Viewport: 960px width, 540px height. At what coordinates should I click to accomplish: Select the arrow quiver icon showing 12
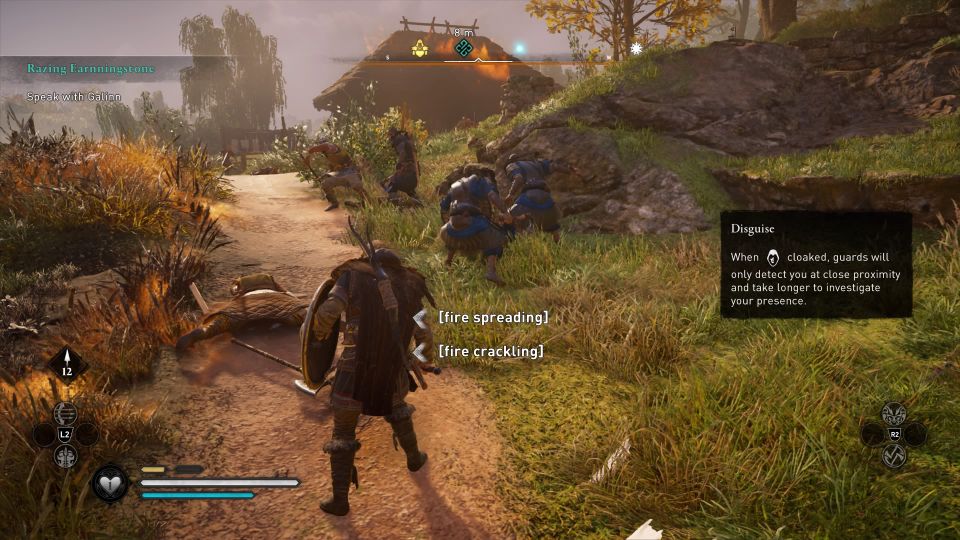67,365
